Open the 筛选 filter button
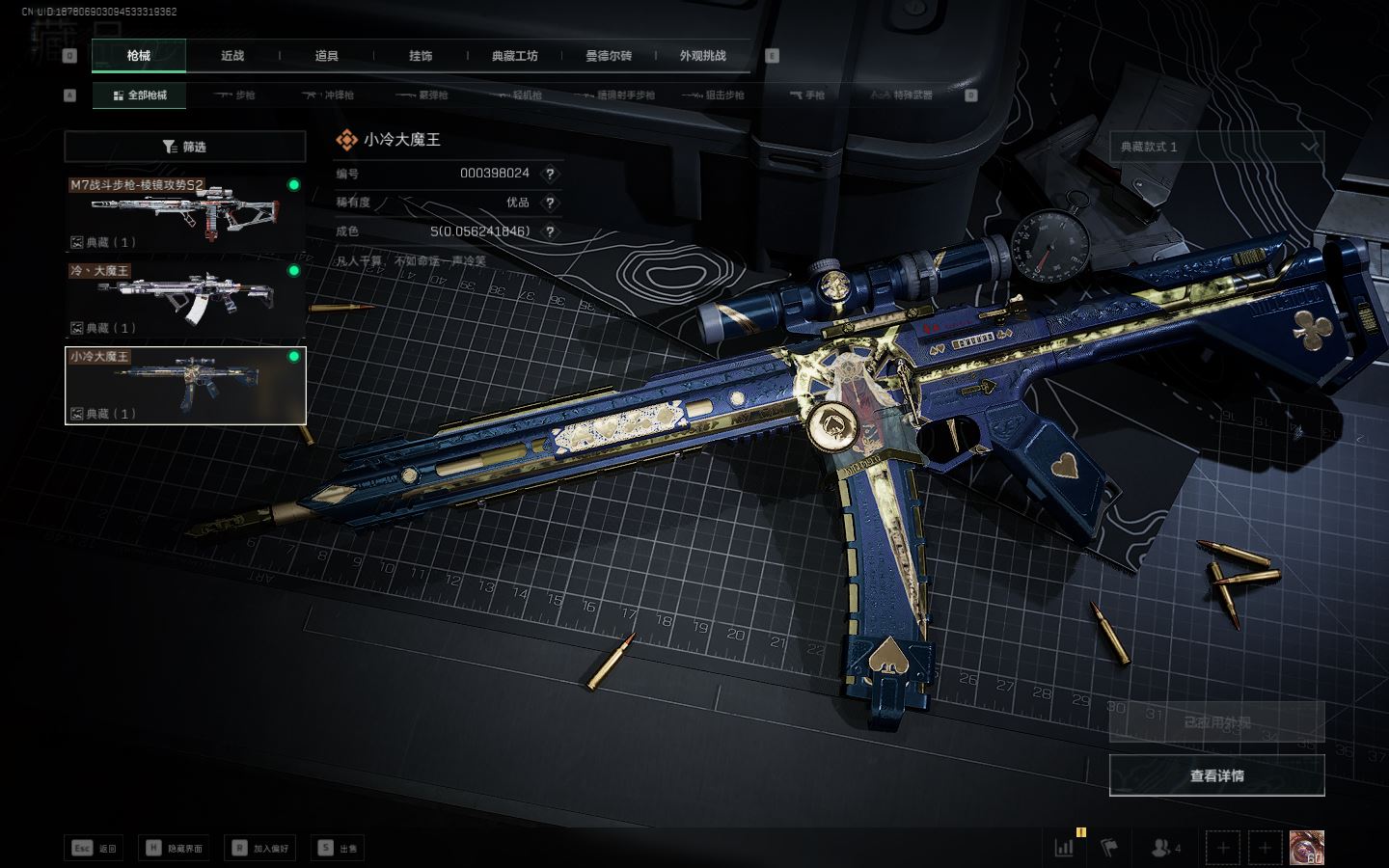1389x868 pixels. pos(185,147)
